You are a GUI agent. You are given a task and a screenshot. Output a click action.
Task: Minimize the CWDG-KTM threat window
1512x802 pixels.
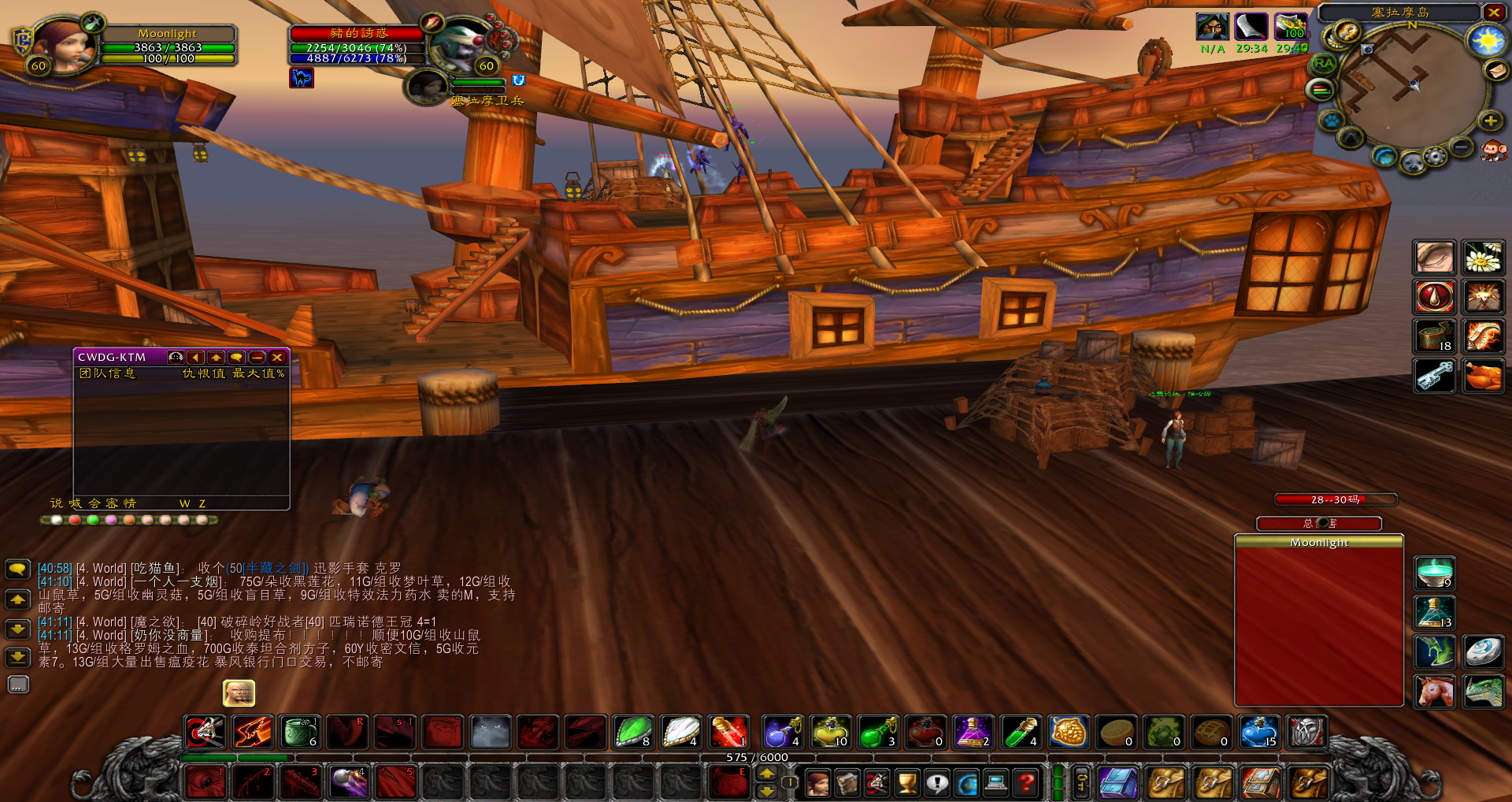point(258,358)
